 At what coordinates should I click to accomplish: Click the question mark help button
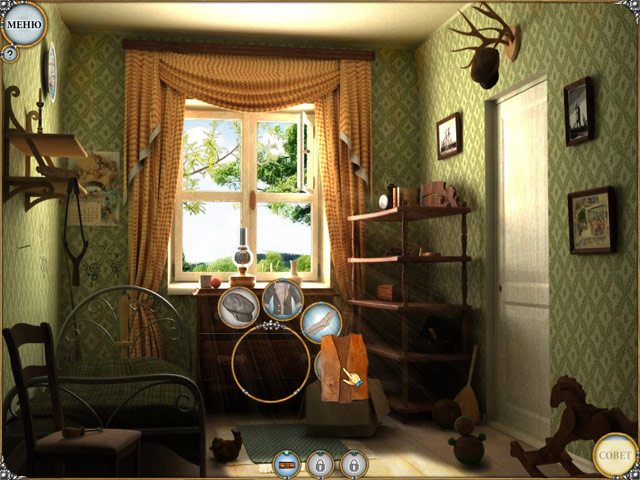coord(10,54)
